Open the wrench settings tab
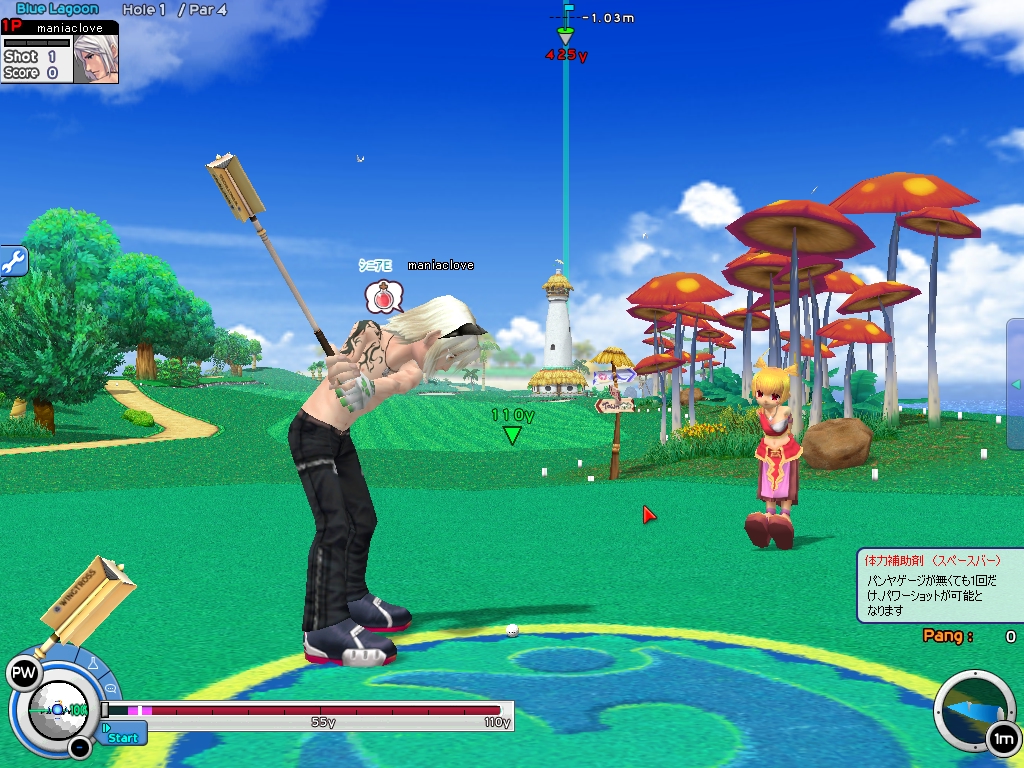This screenshot has height=768, width=1024. (13, 262)
